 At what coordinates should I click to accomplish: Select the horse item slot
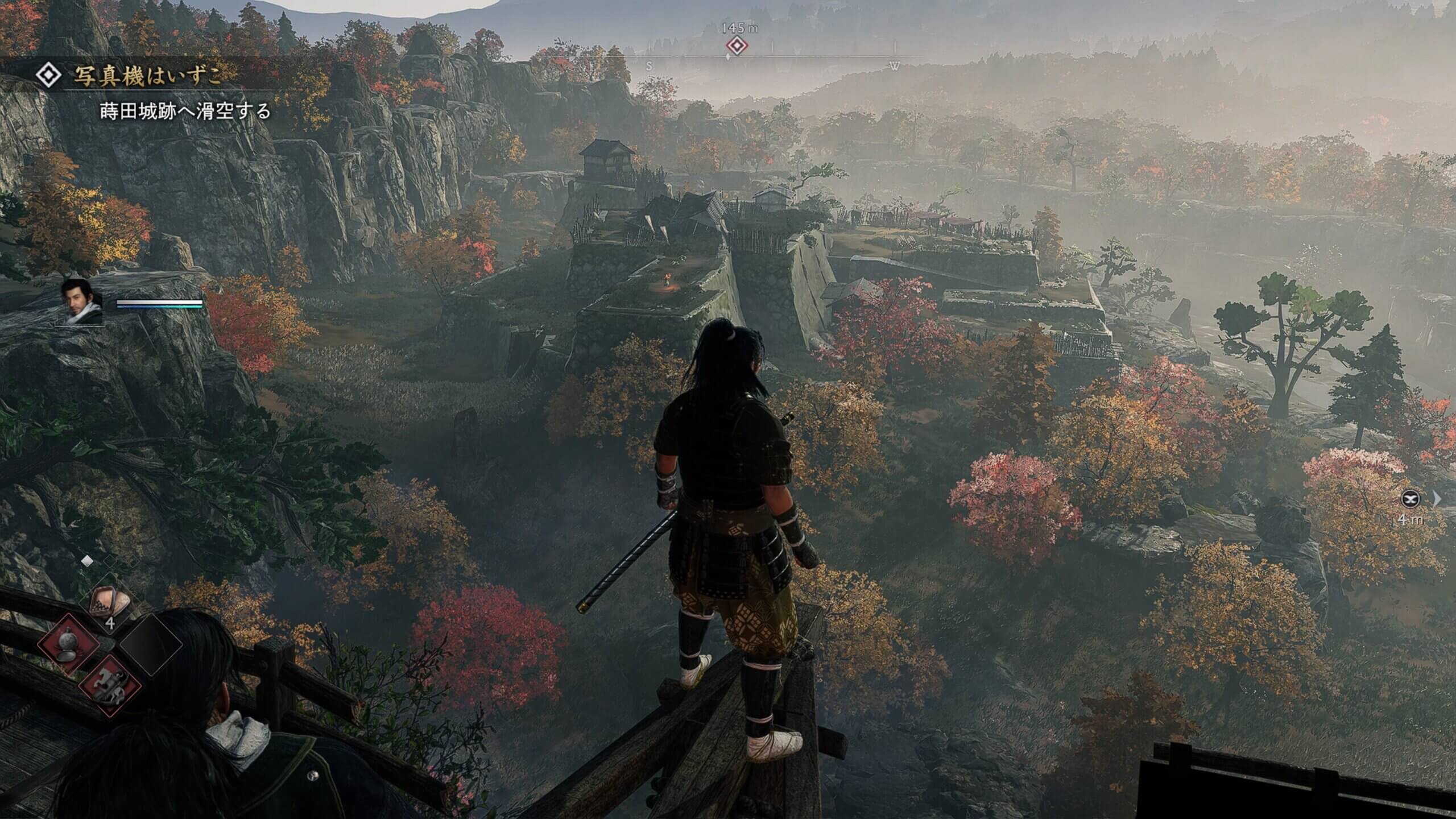pos(109,684)
